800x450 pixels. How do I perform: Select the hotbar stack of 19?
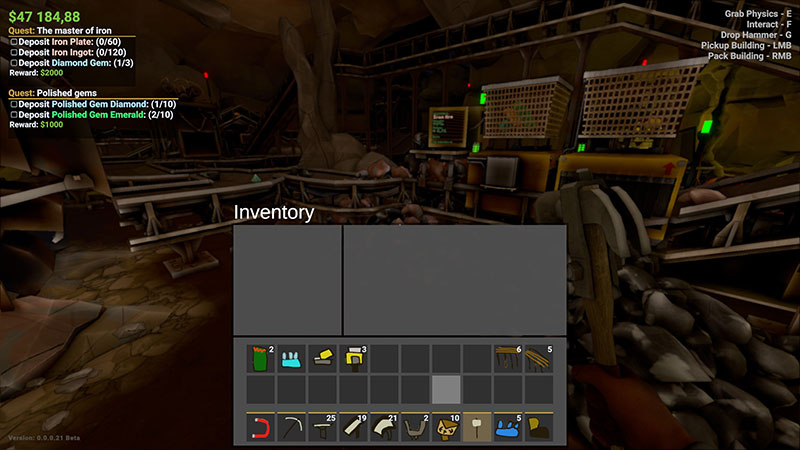point(353,427)
